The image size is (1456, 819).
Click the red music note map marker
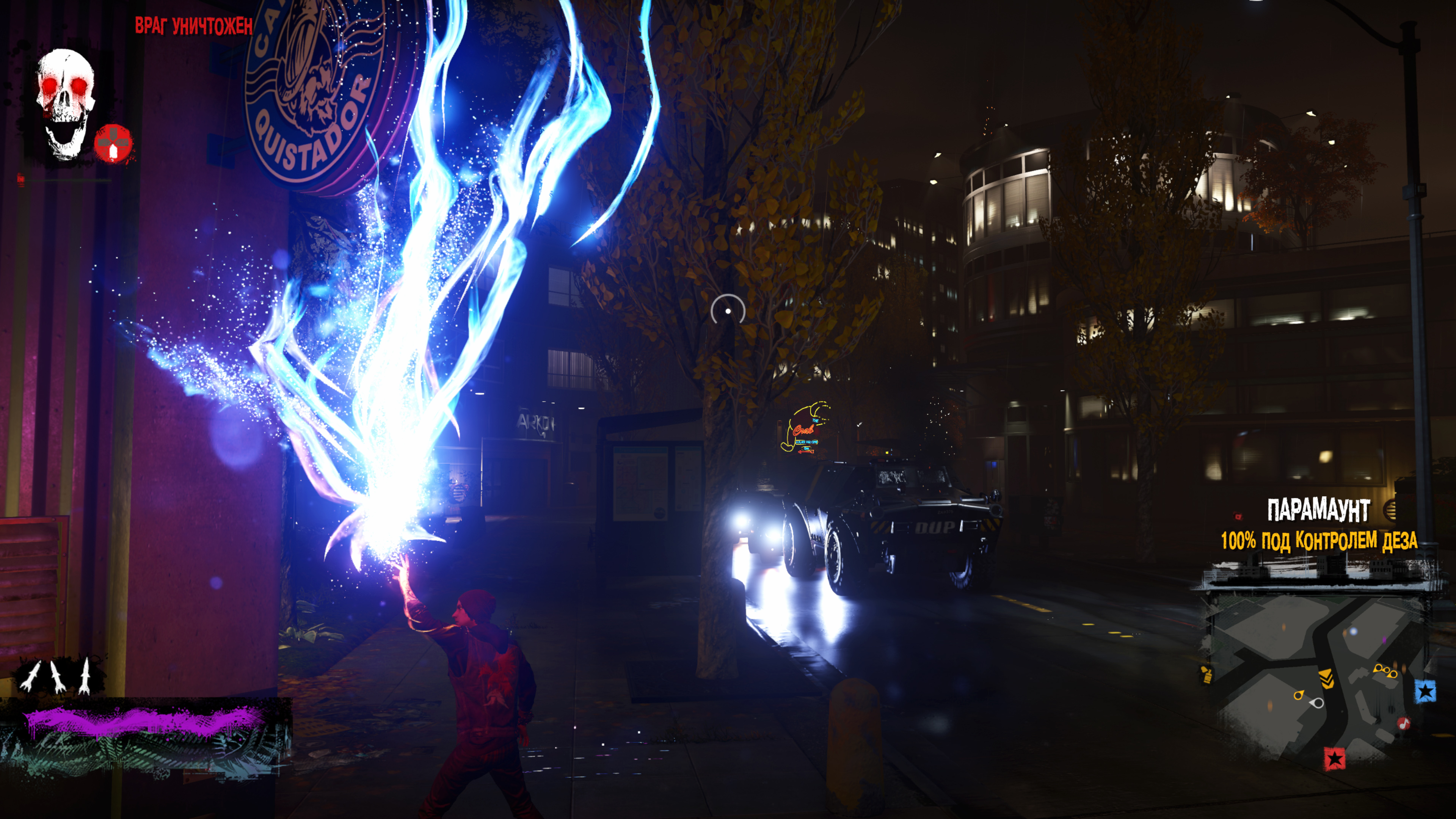(x=1403, y=723)
